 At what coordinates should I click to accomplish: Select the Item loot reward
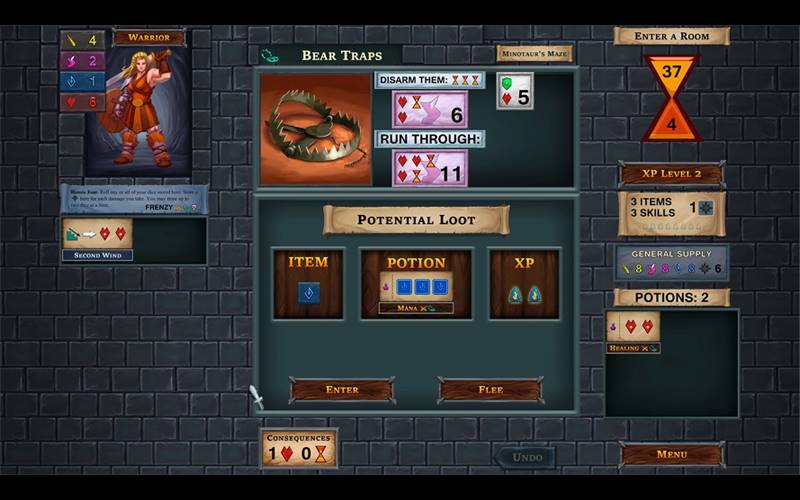(308, 284)
